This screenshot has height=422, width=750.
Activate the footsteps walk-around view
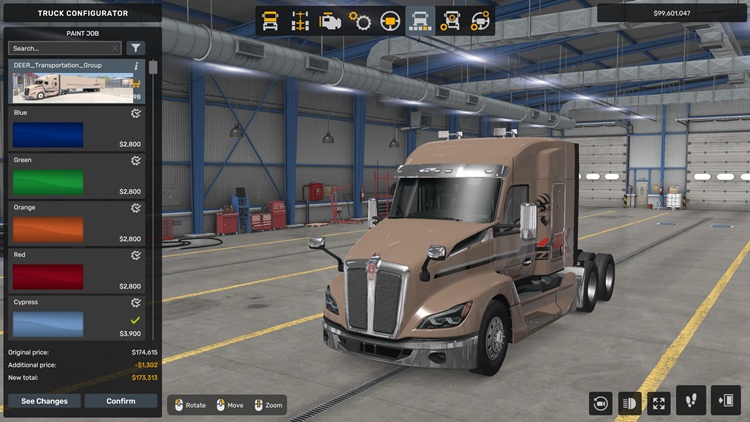click(x=691, y=401)
